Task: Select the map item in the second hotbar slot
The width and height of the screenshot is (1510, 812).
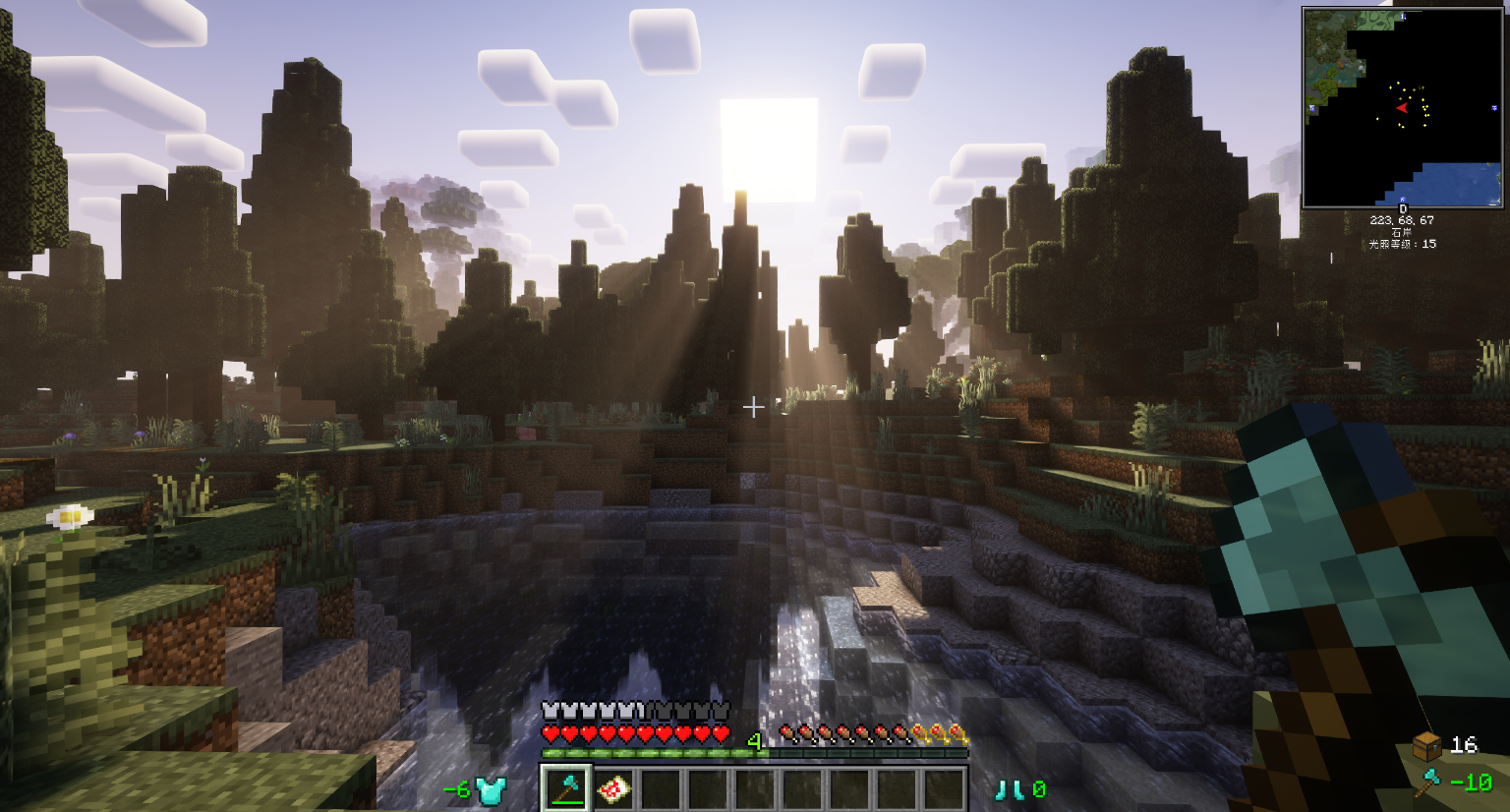Action: click(613, 788)
